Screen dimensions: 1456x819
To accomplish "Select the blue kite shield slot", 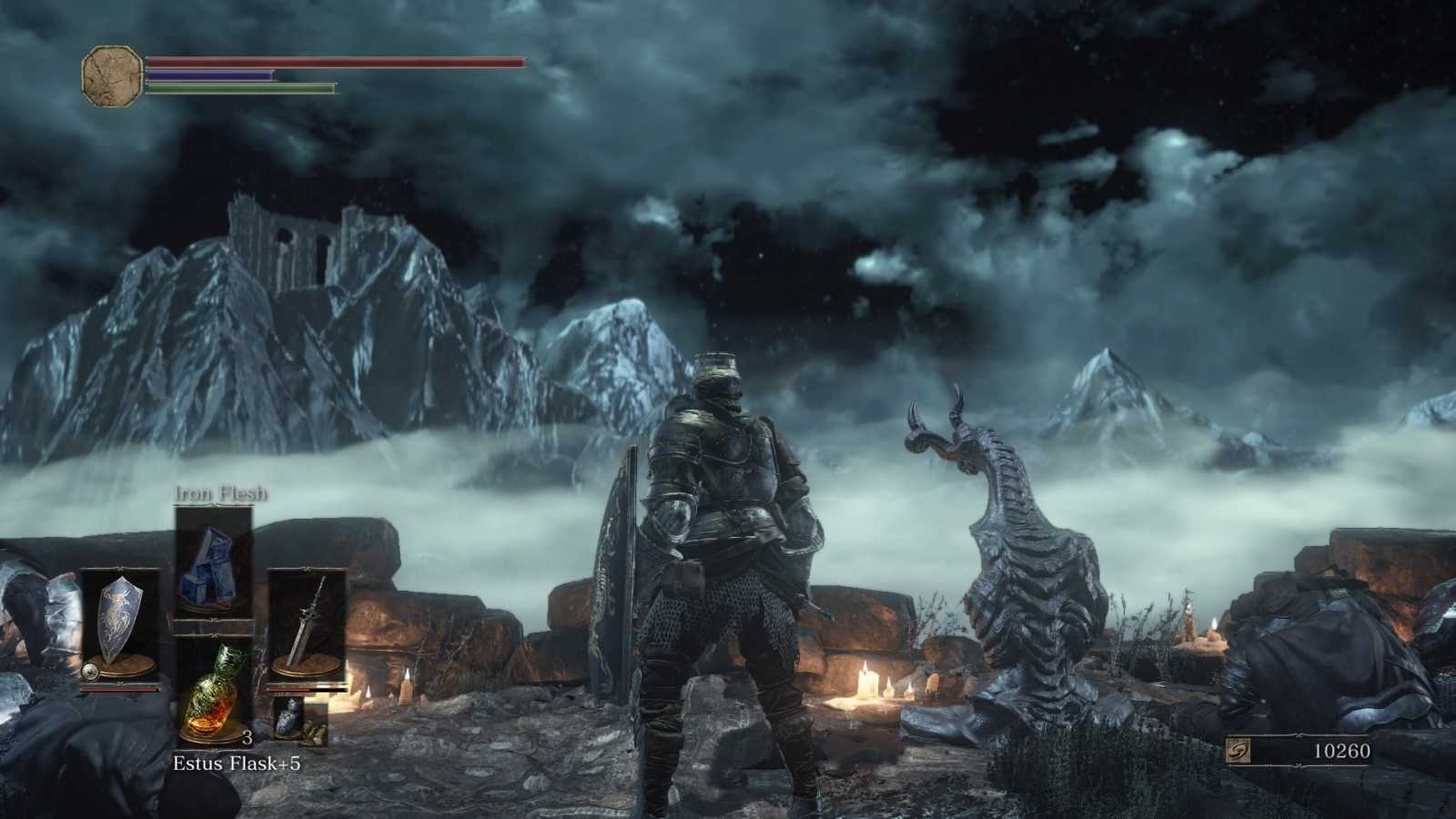I will click(x=118, y=623).
